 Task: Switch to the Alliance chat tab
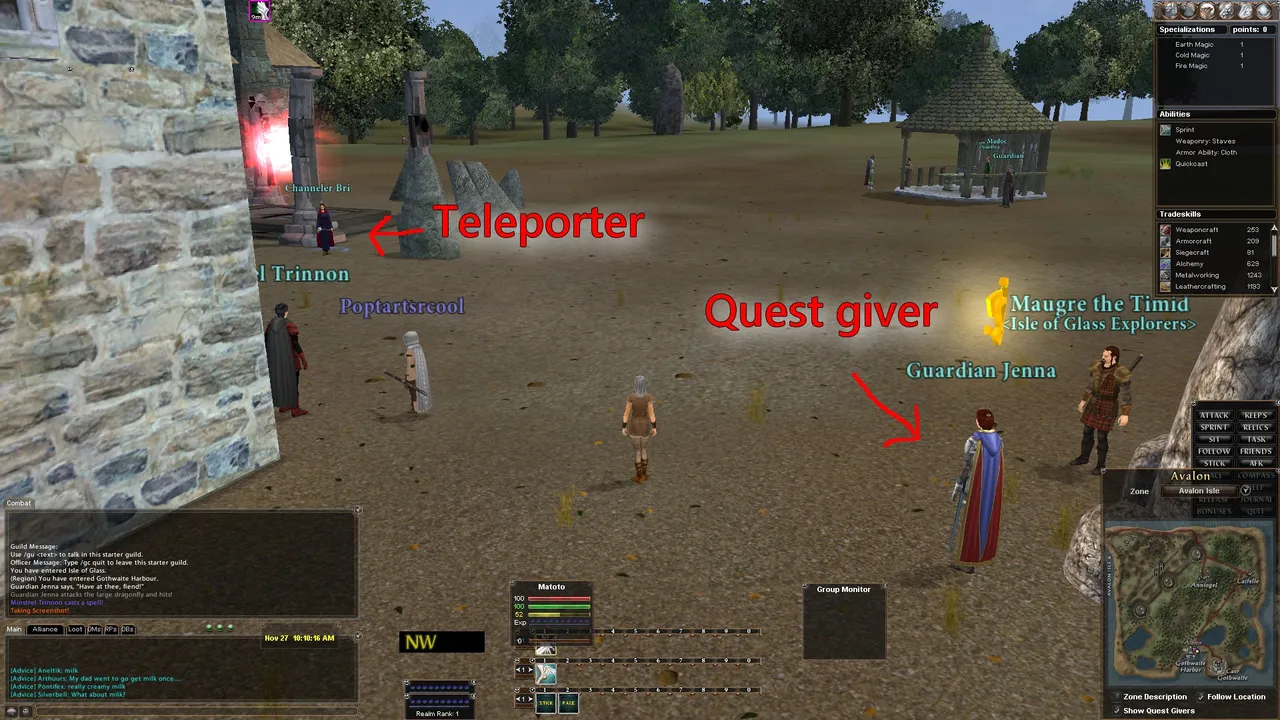[45, 629]
